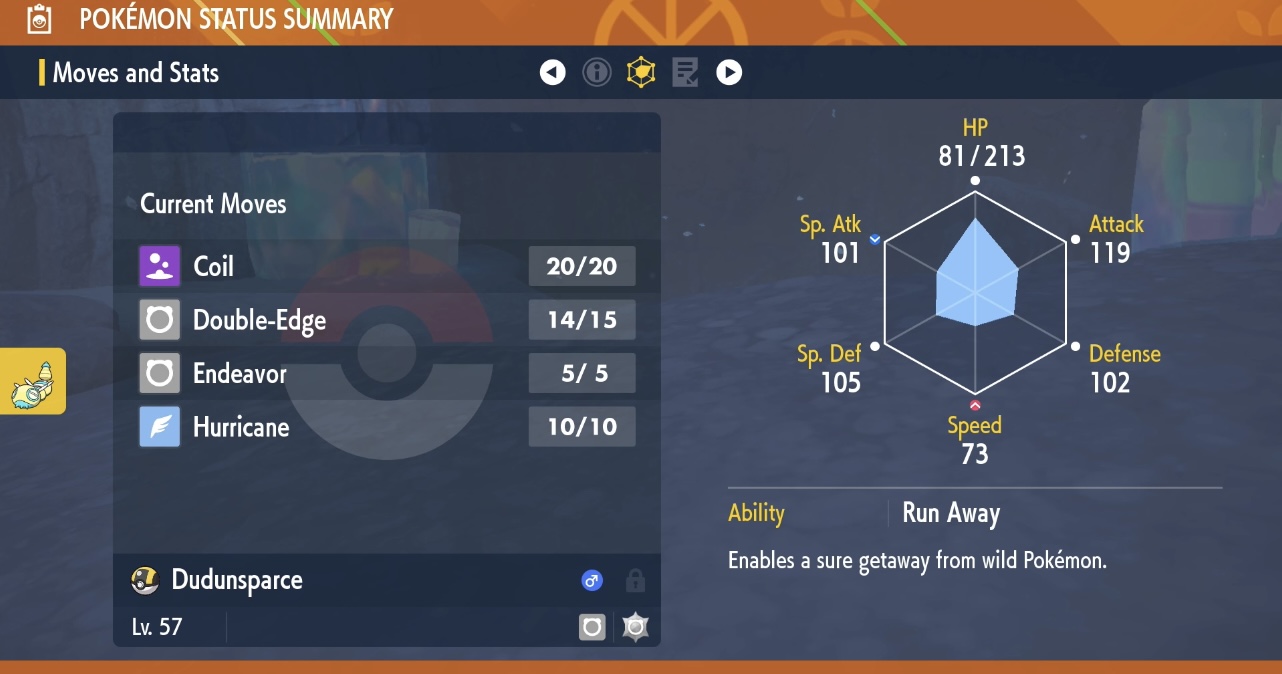Select the Double-Edge move row

click(386, 320)
